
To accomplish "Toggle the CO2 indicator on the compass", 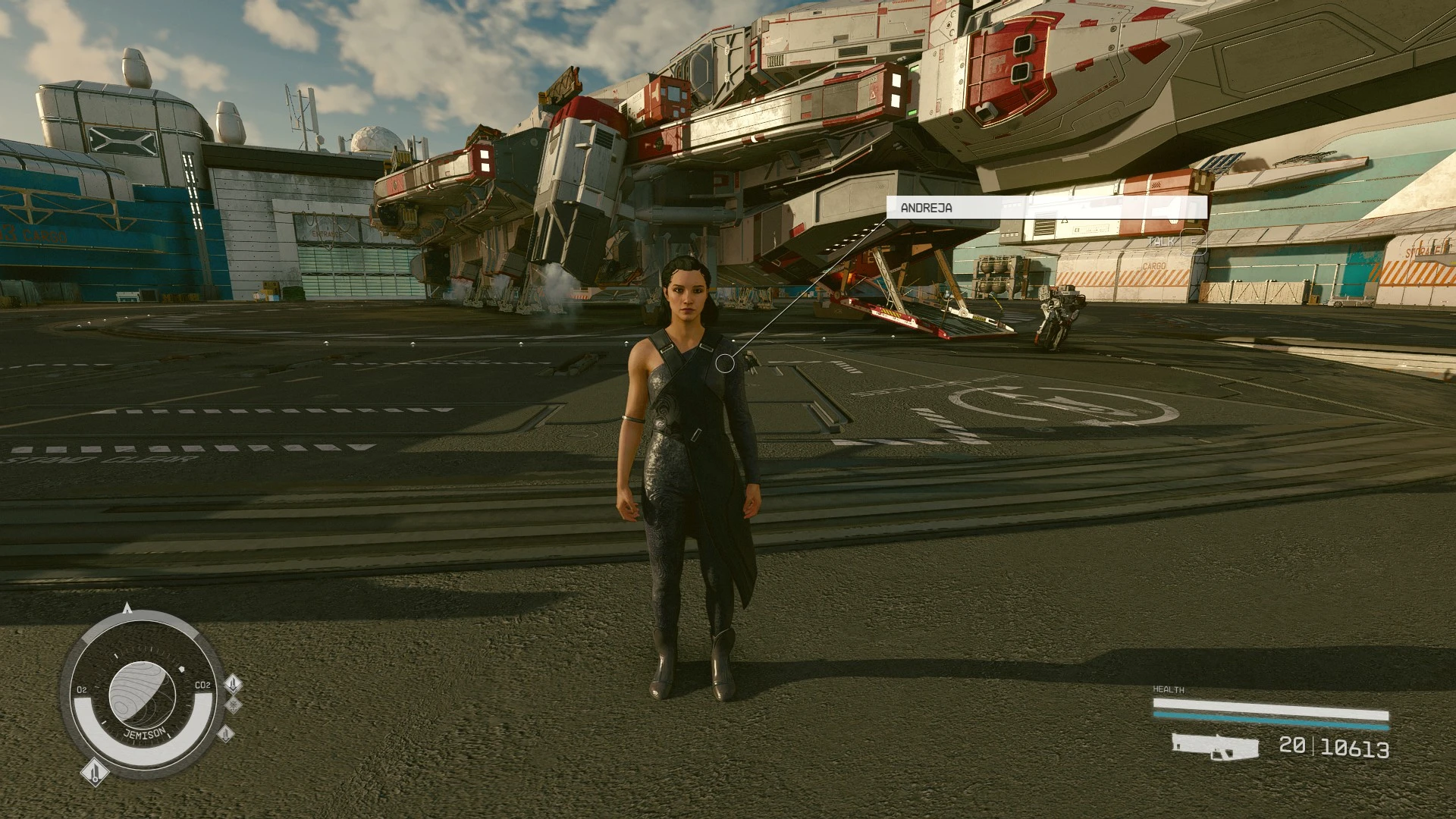I will [x=202, y=685].
